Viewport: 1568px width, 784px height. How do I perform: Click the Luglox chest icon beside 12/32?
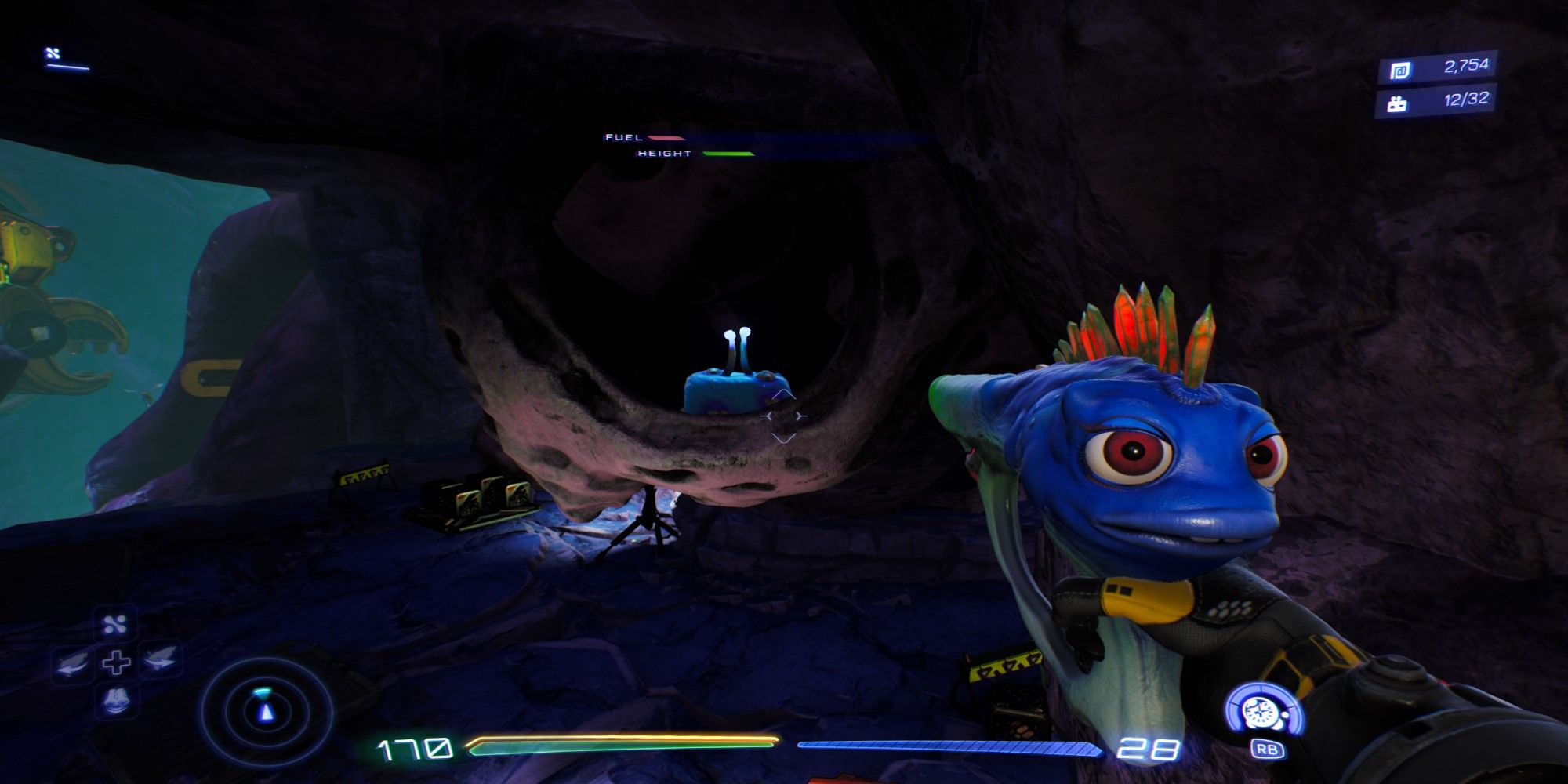coord(1398,104)
